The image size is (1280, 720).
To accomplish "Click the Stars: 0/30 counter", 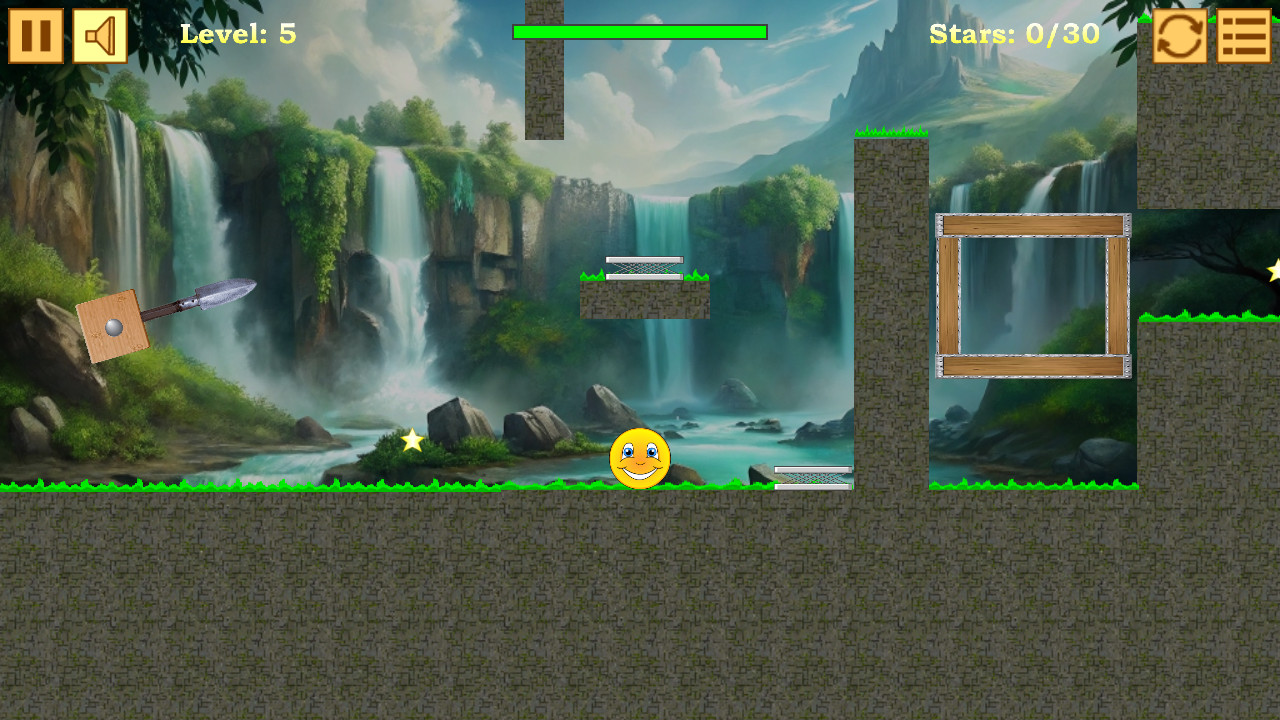I will pos(1014,33).
